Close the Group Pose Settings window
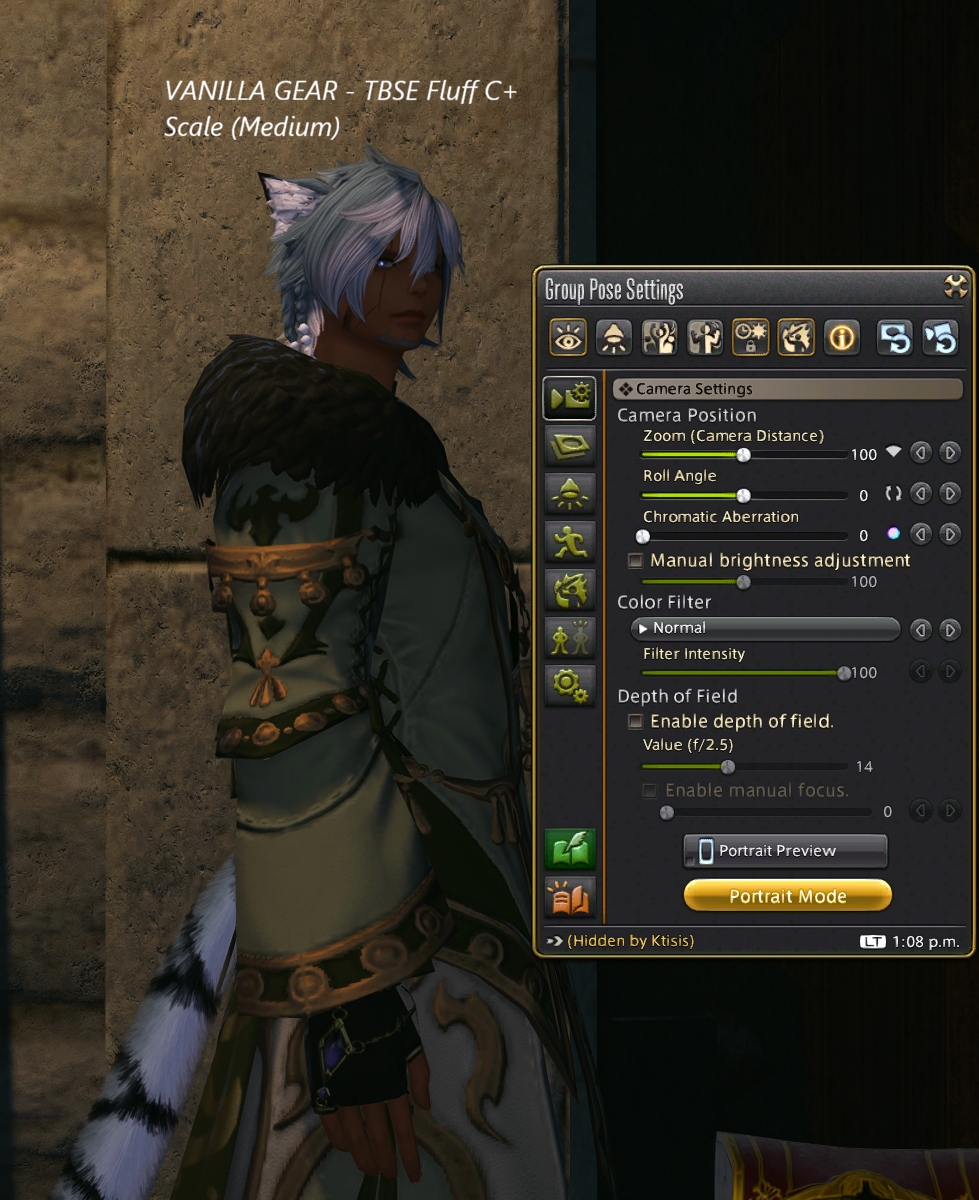This screenshot has height=1200, width=979. (x=956, y=287)
